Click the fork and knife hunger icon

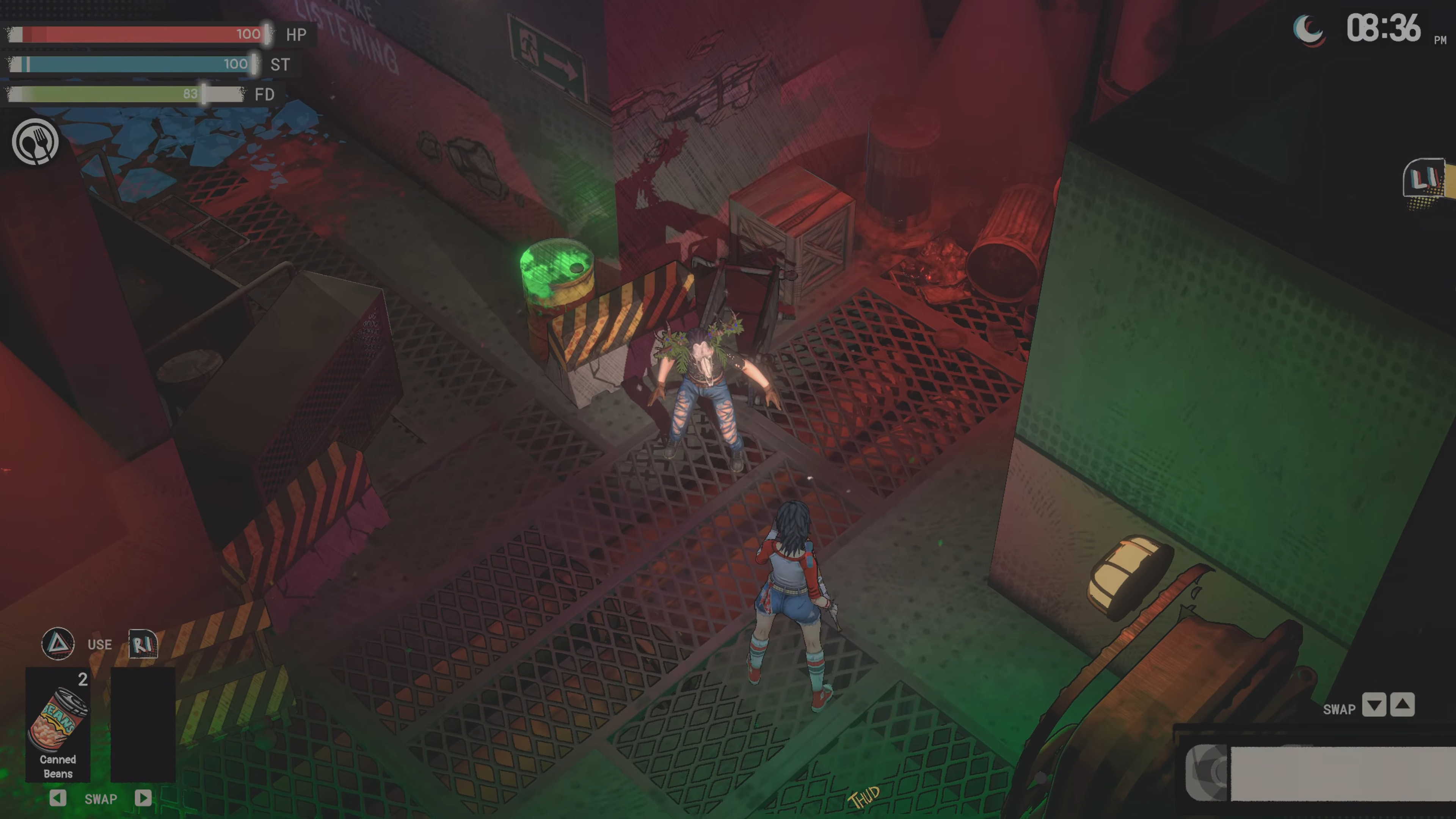pyautogui.click(x=36, y=142)
